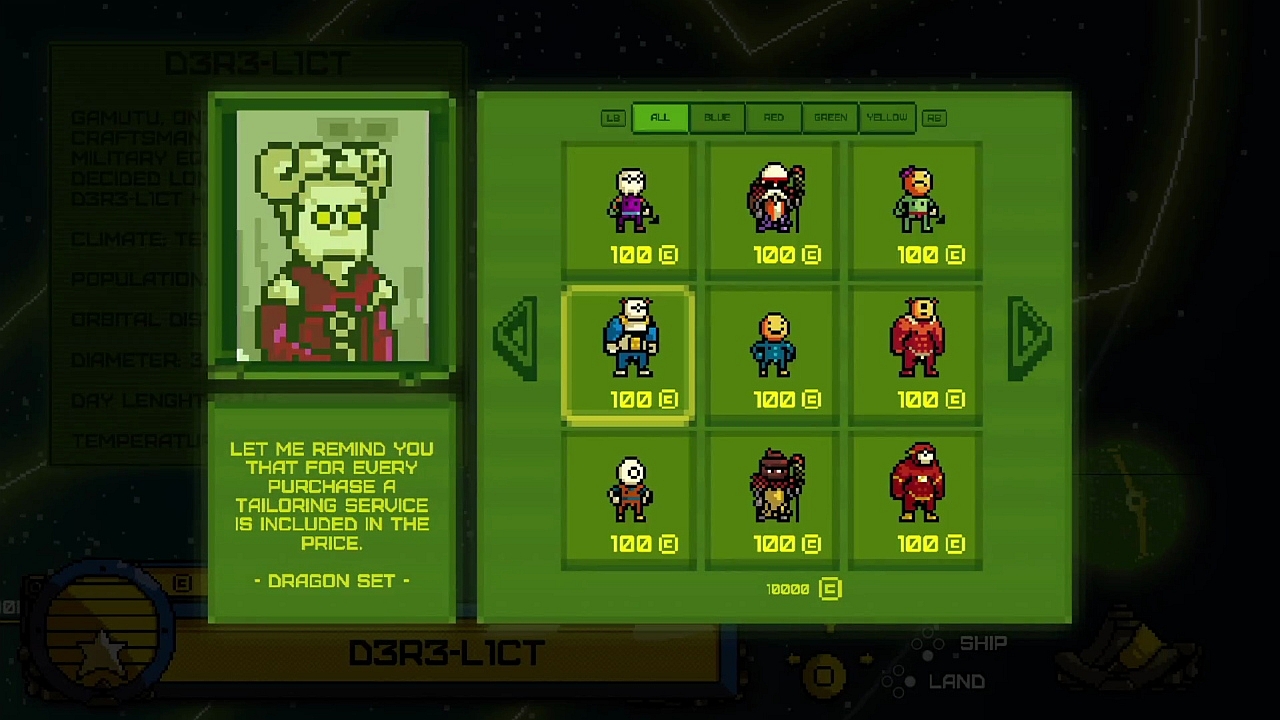The width and height of the screenshot is (1280, 720).
Task: Choose the SHIP option
Action: [981, 643]
